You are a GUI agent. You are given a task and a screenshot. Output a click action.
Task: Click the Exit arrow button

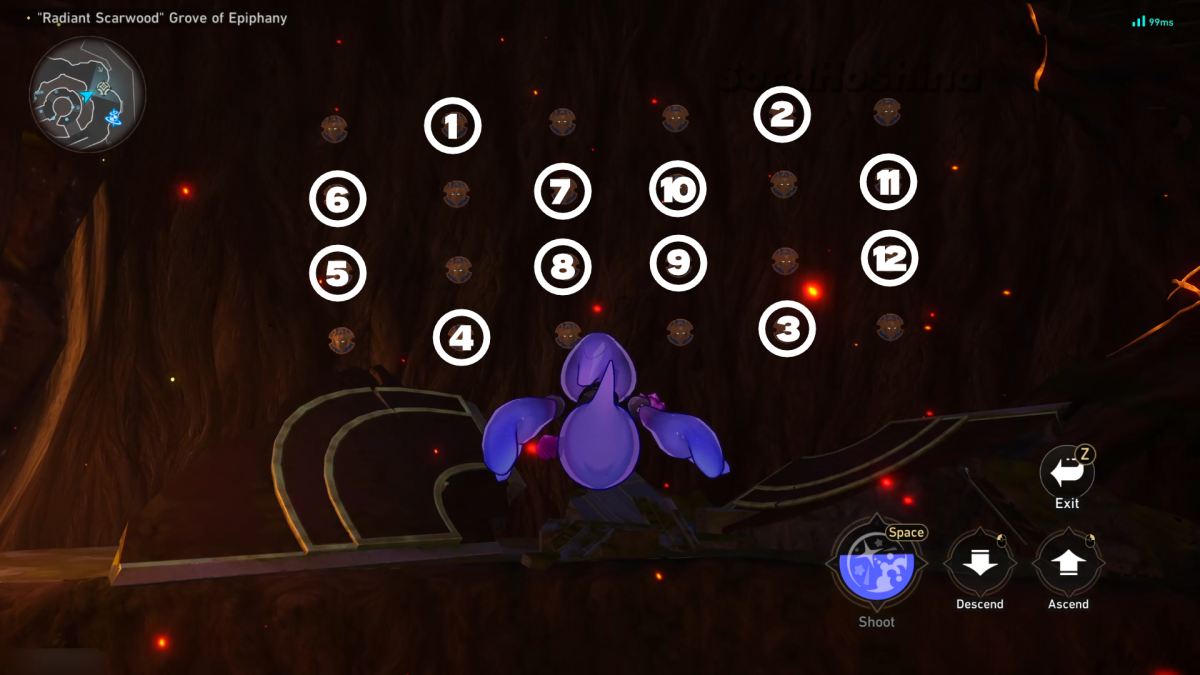pyautogui.click(x=1066, y=473)
